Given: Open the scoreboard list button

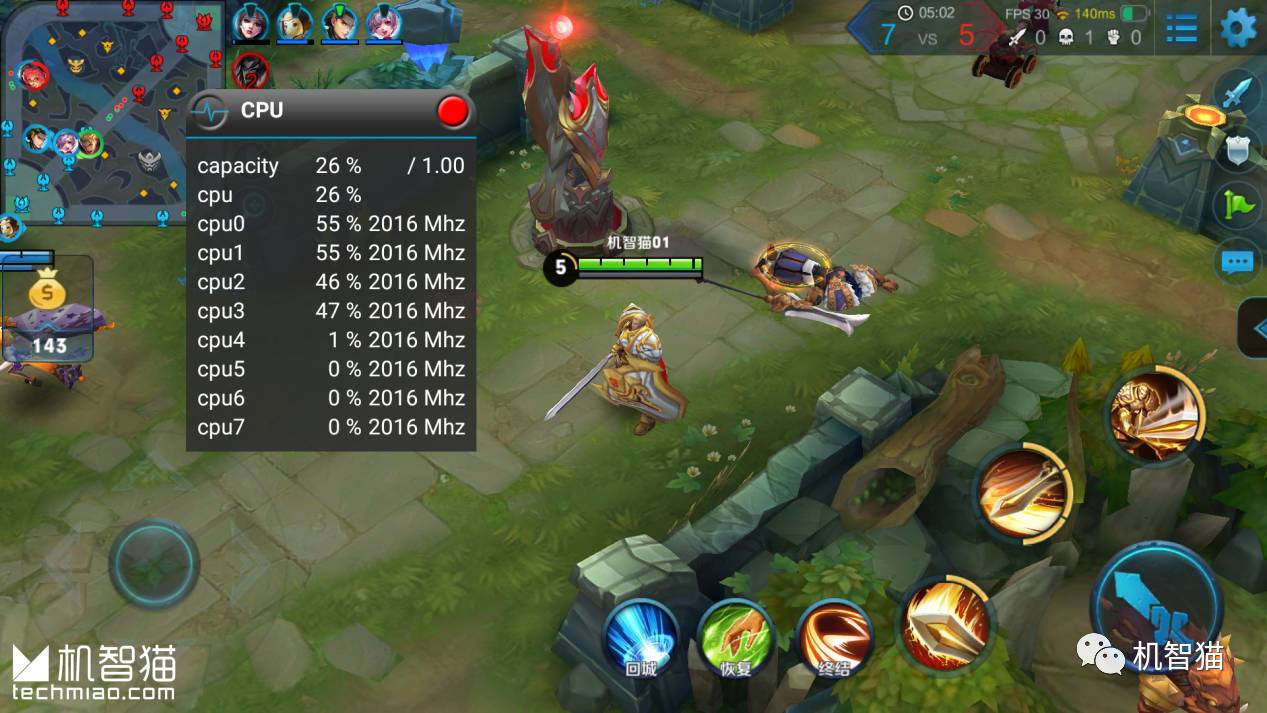Looking at the screenshot, I should pos(1182,28).
